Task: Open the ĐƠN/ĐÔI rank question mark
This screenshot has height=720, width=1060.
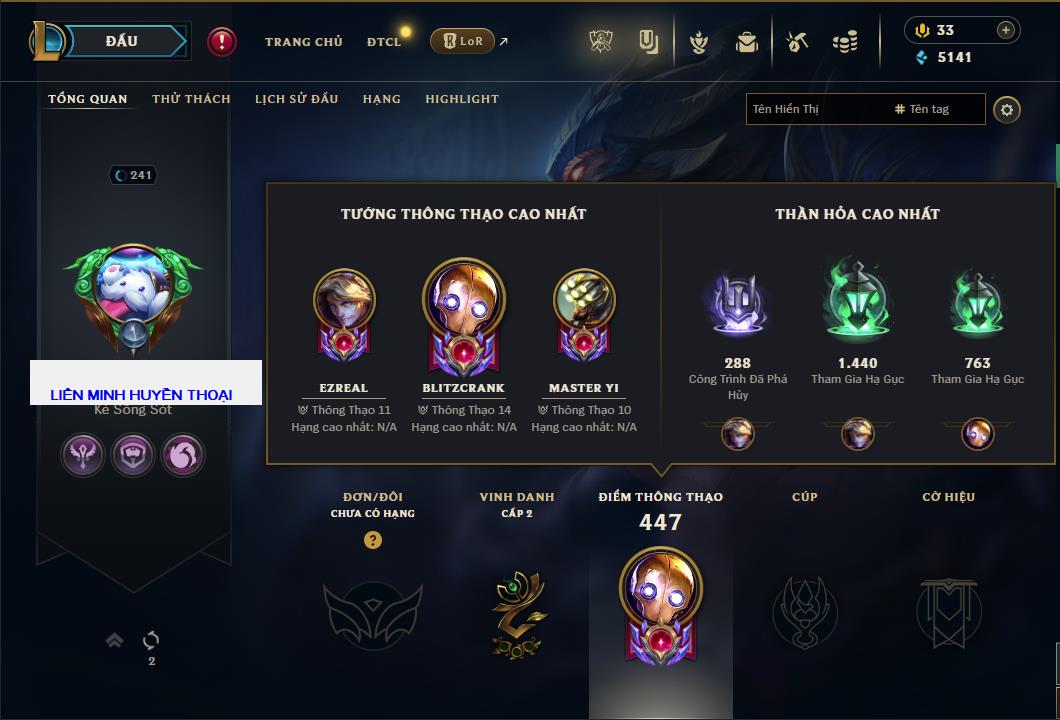Action: tap(373, 540)
